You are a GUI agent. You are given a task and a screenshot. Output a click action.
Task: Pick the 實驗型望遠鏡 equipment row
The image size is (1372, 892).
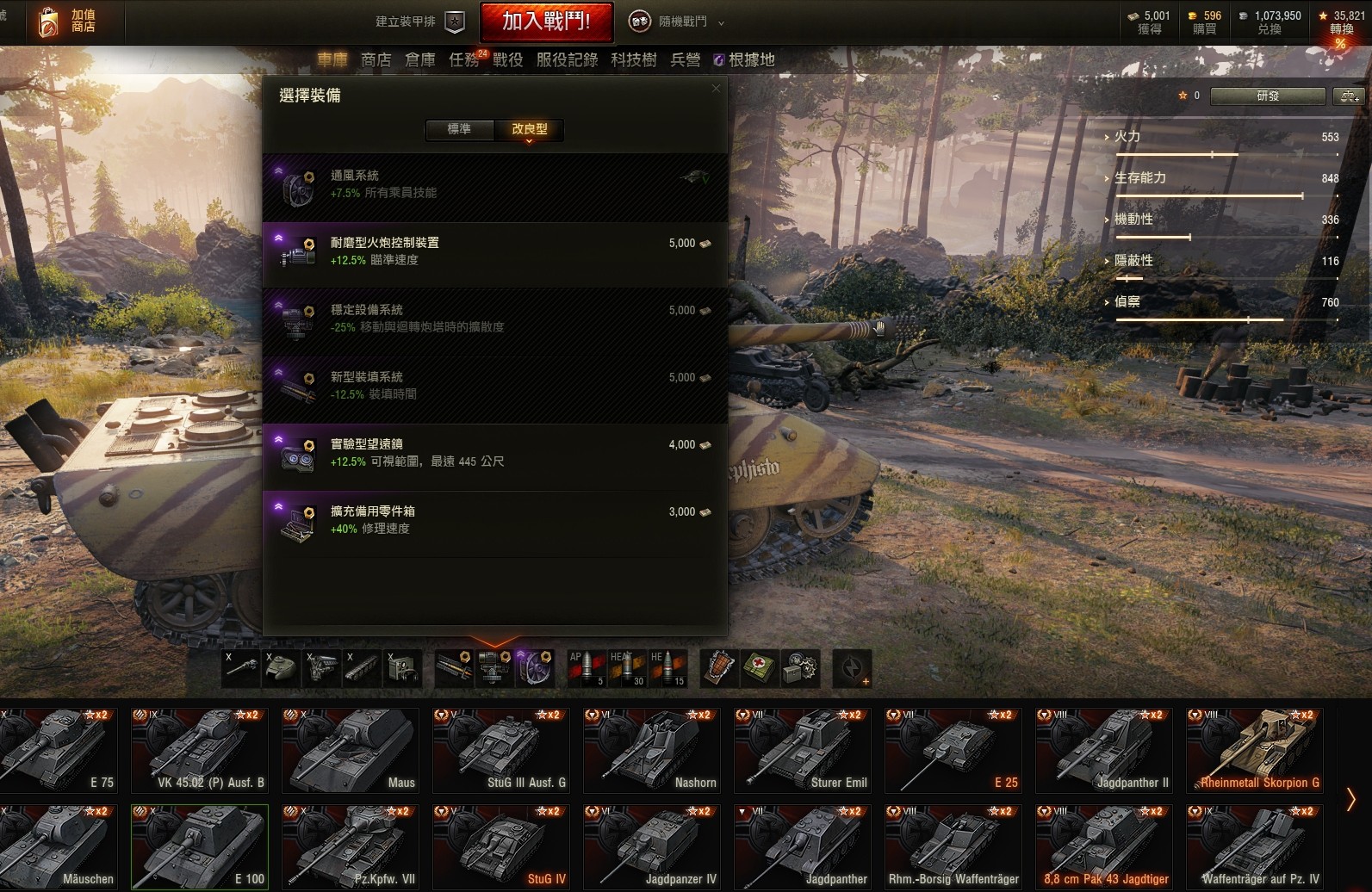point(494,453)
